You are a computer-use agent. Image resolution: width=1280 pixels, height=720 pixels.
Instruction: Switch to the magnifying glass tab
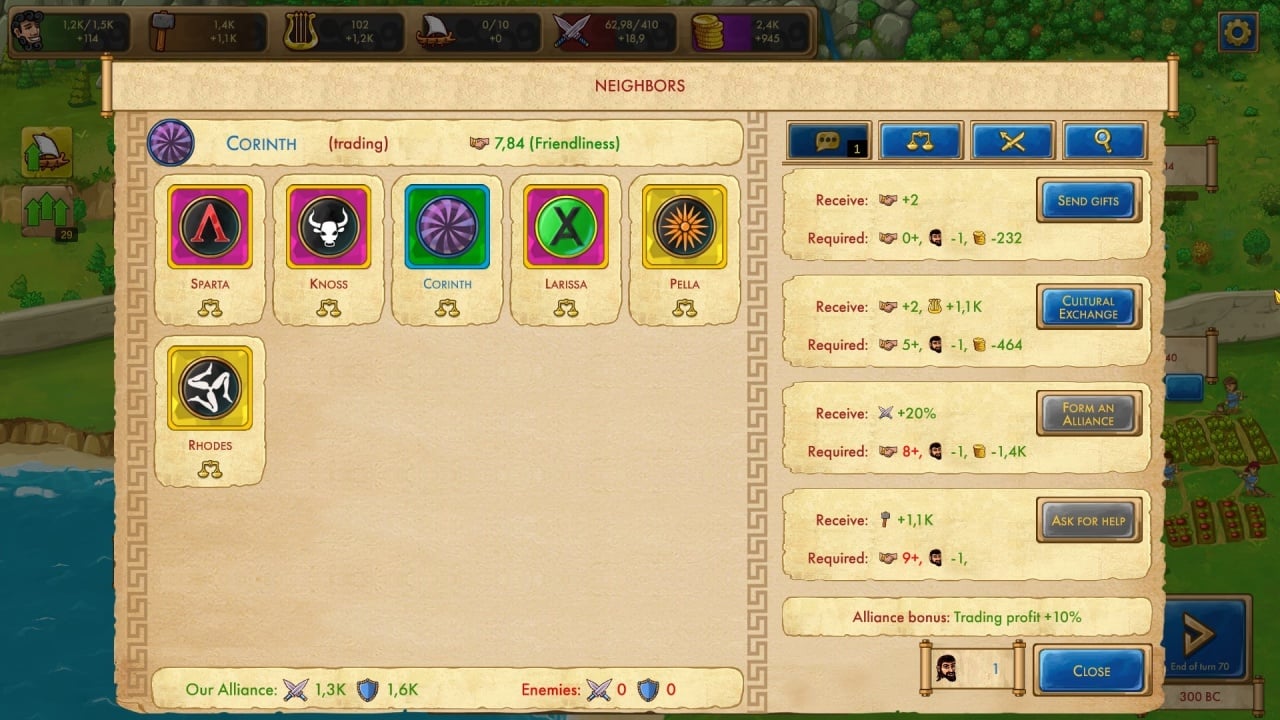pyautogui.click(x=1104, y=142)
